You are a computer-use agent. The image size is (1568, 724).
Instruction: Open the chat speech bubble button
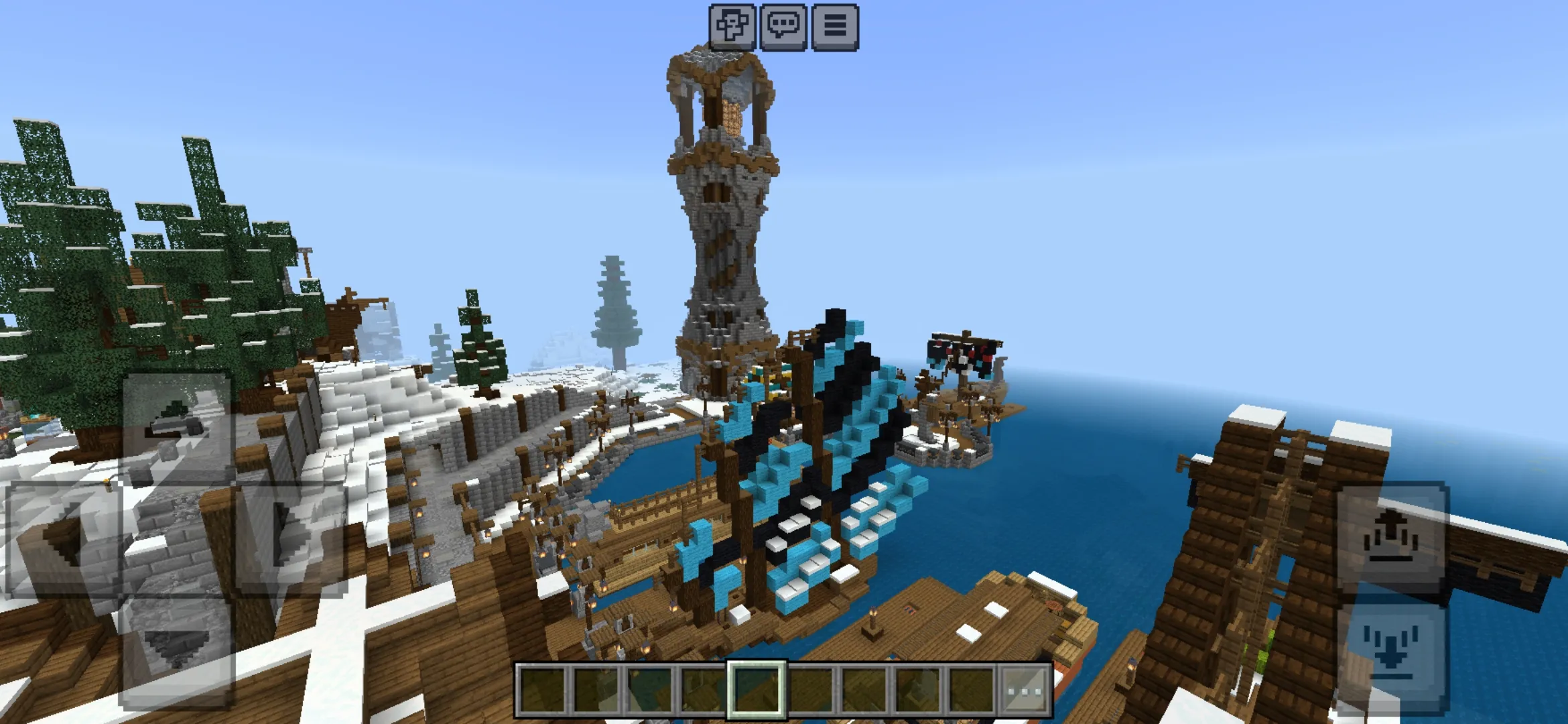tap(783, 26)
